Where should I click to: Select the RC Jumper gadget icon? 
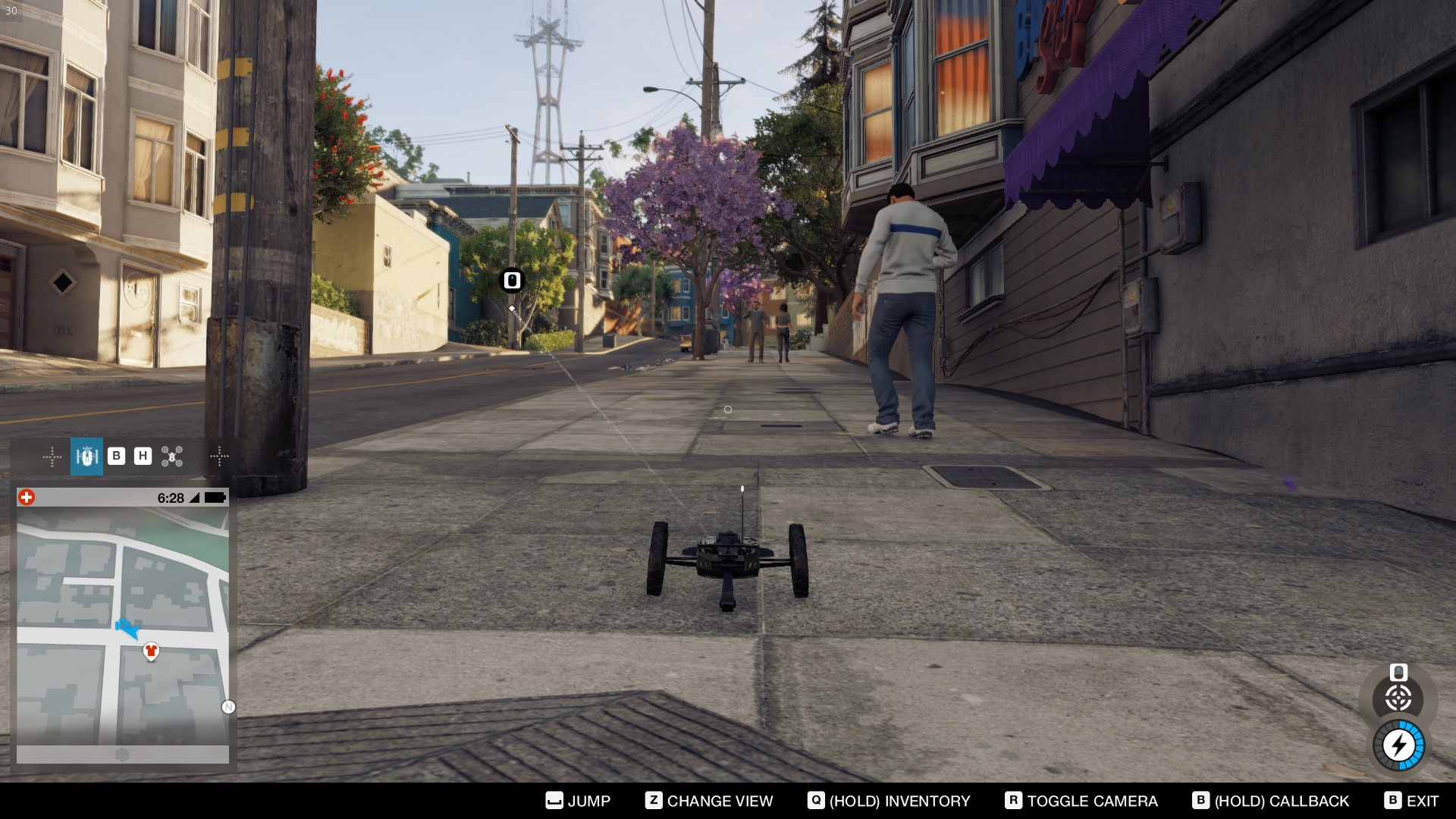click(x=86, y=457)
